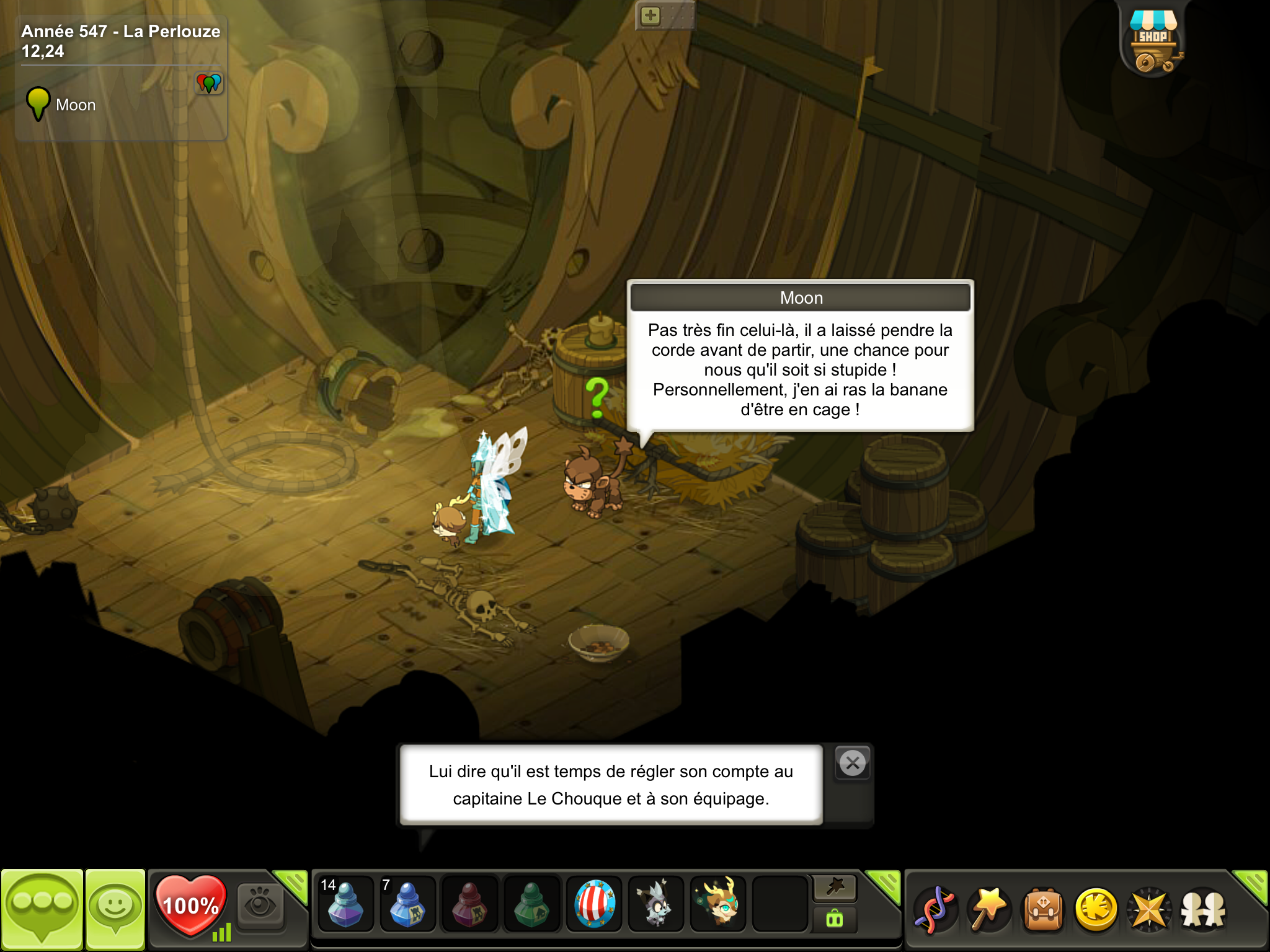Viewport: 1270px width, 952px height.
Task: Open the gold kama coin marketplace
Action: [1096, 909]
